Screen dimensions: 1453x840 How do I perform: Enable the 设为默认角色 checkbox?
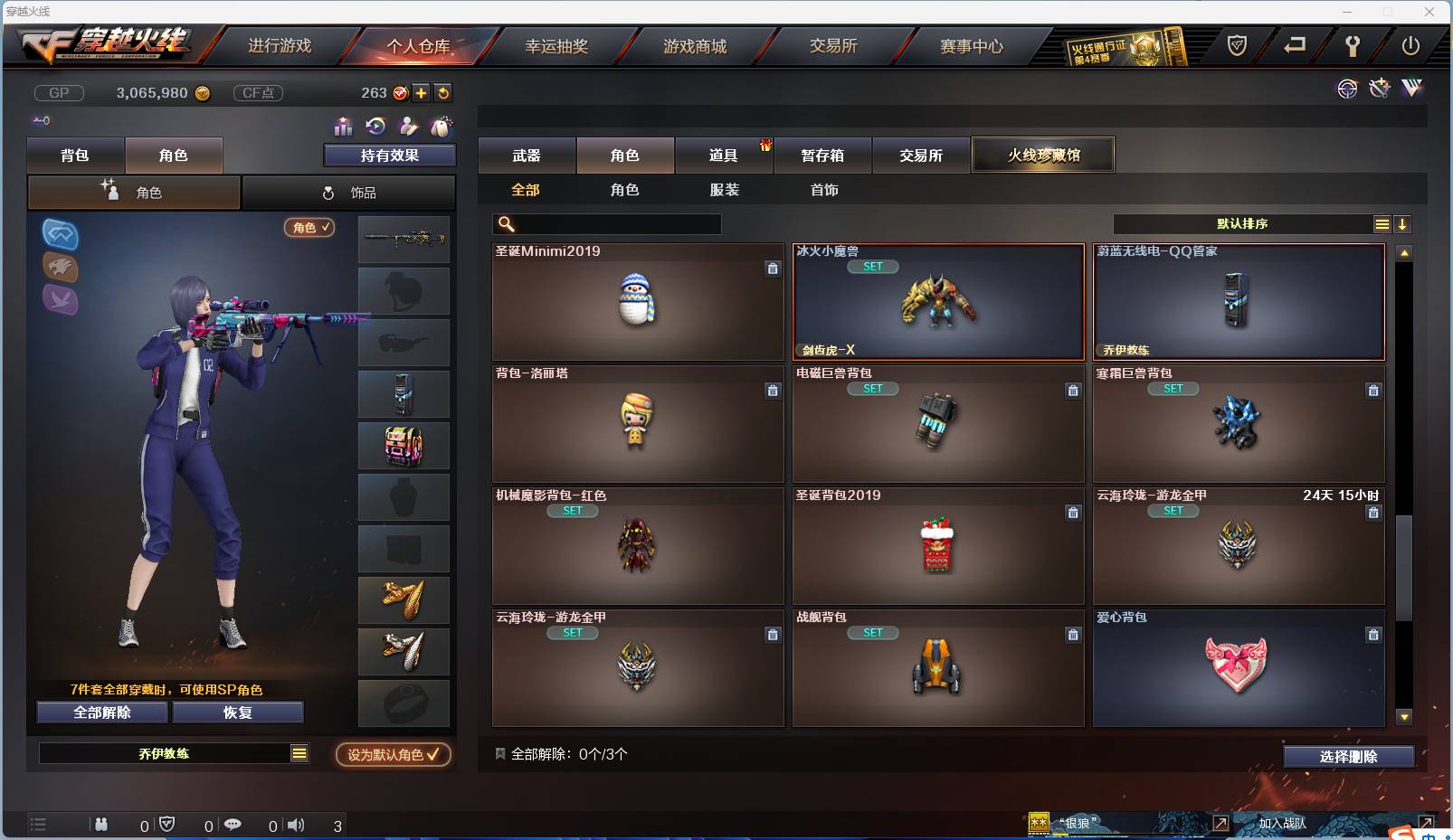[x=392, y=755]
